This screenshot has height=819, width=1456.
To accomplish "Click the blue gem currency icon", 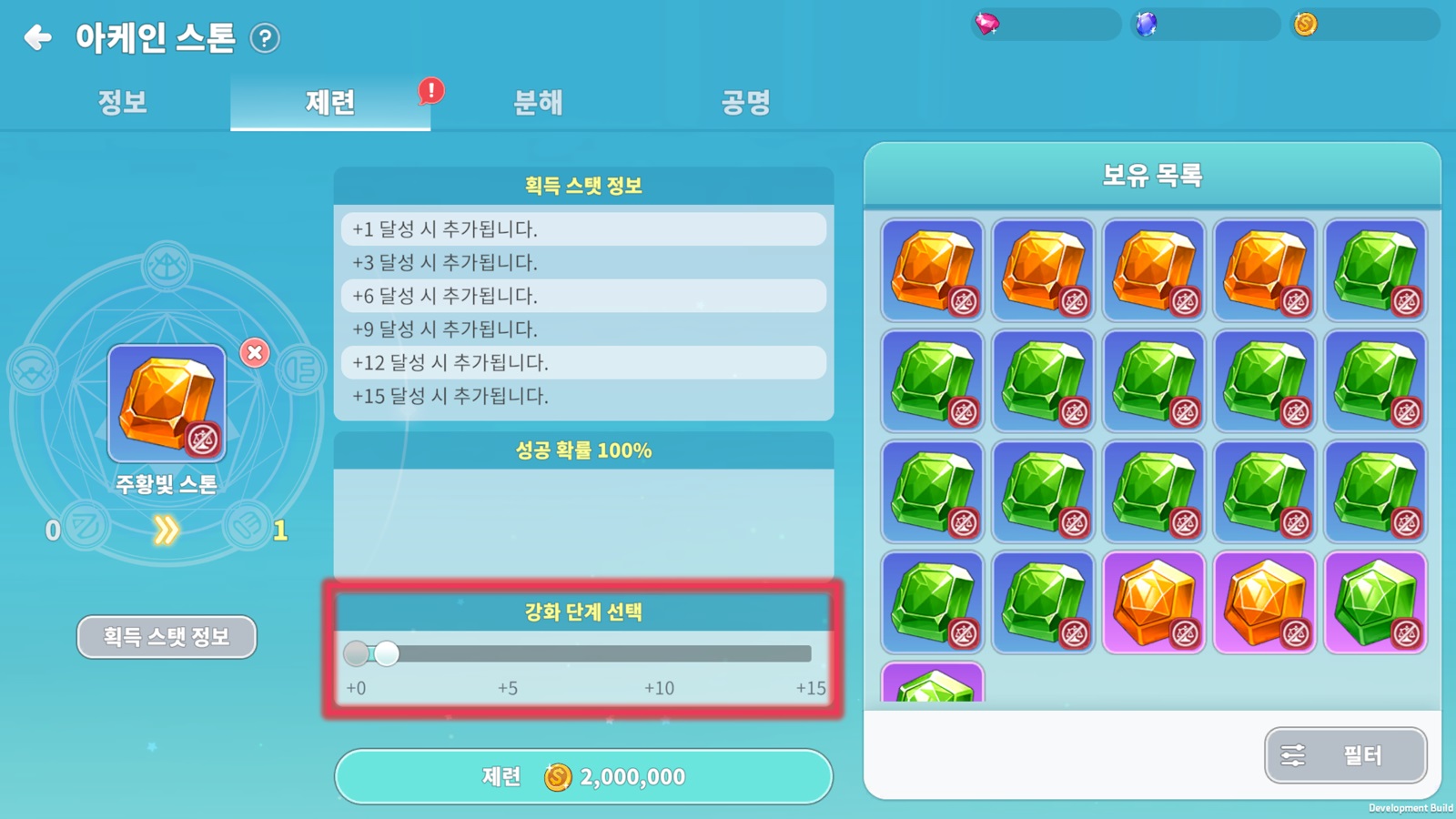I will 1147,24.
